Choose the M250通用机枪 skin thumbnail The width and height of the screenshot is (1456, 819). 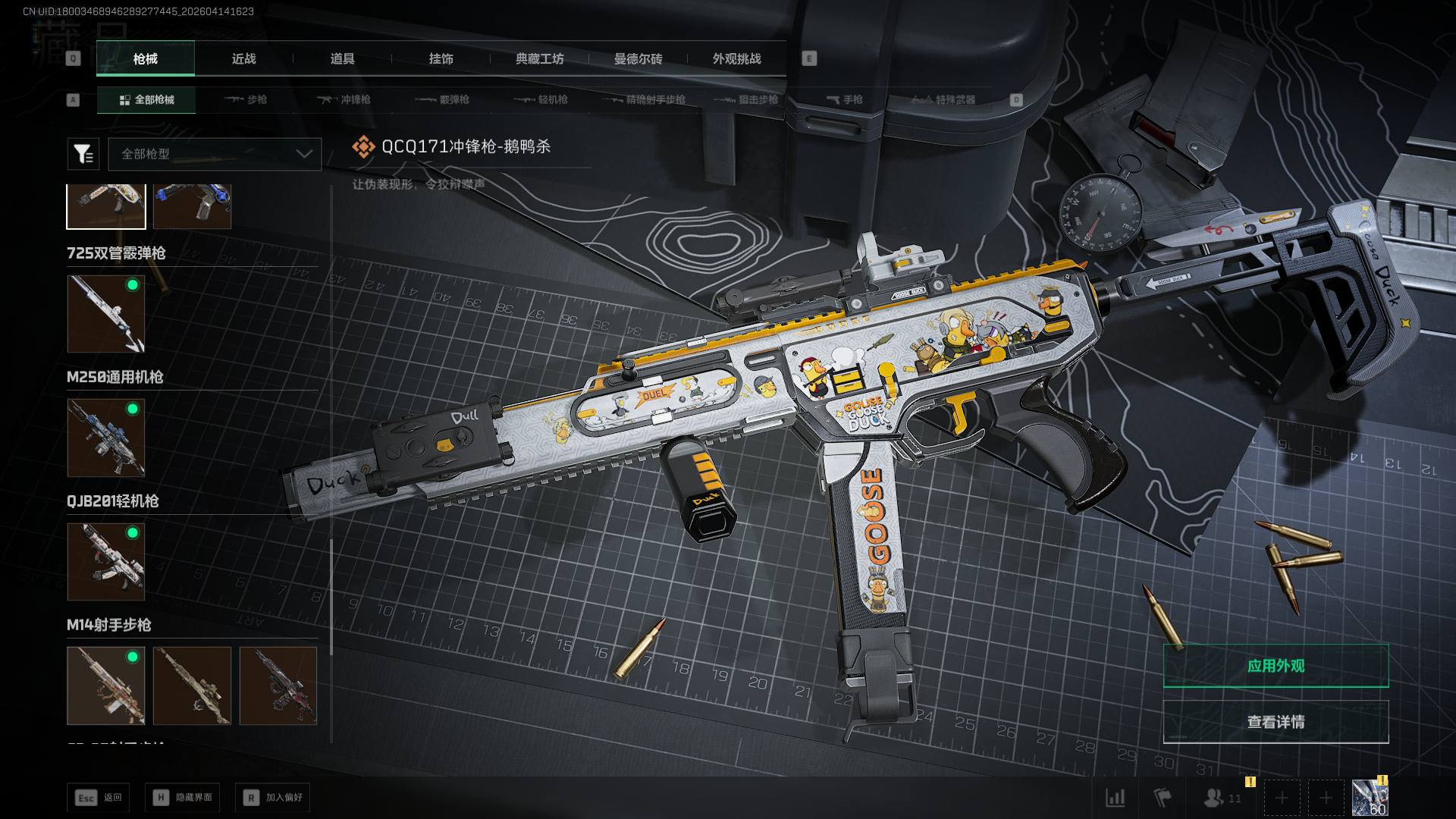coord(106,438)
